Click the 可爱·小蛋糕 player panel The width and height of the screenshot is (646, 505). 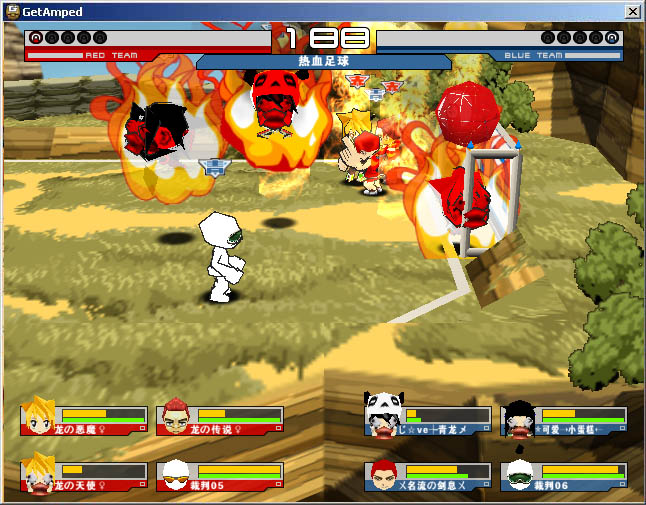click(x=565, y=420)
